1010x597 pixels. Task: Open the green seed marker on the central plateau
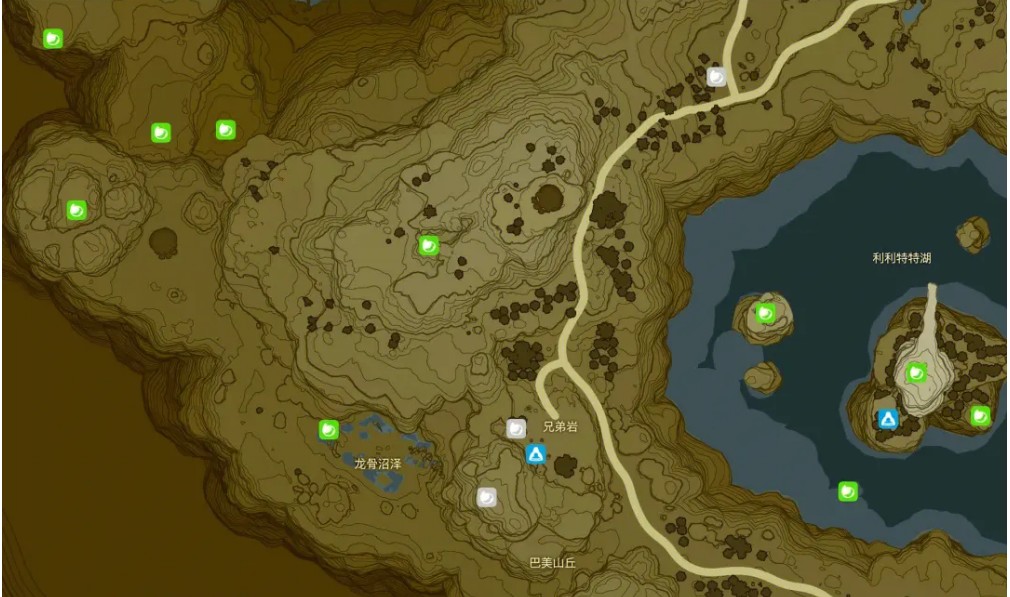(x=429, y=244)
